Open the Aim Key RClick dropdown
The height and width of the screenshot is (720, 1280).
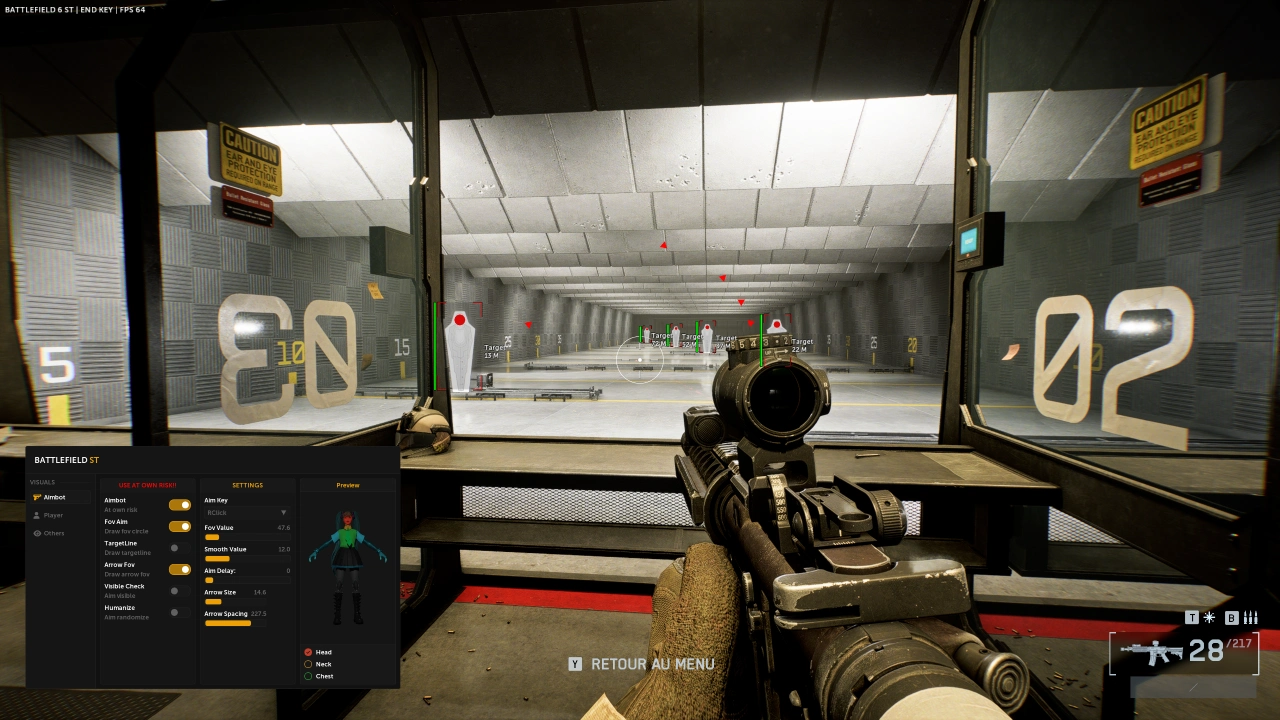[247, 512]
